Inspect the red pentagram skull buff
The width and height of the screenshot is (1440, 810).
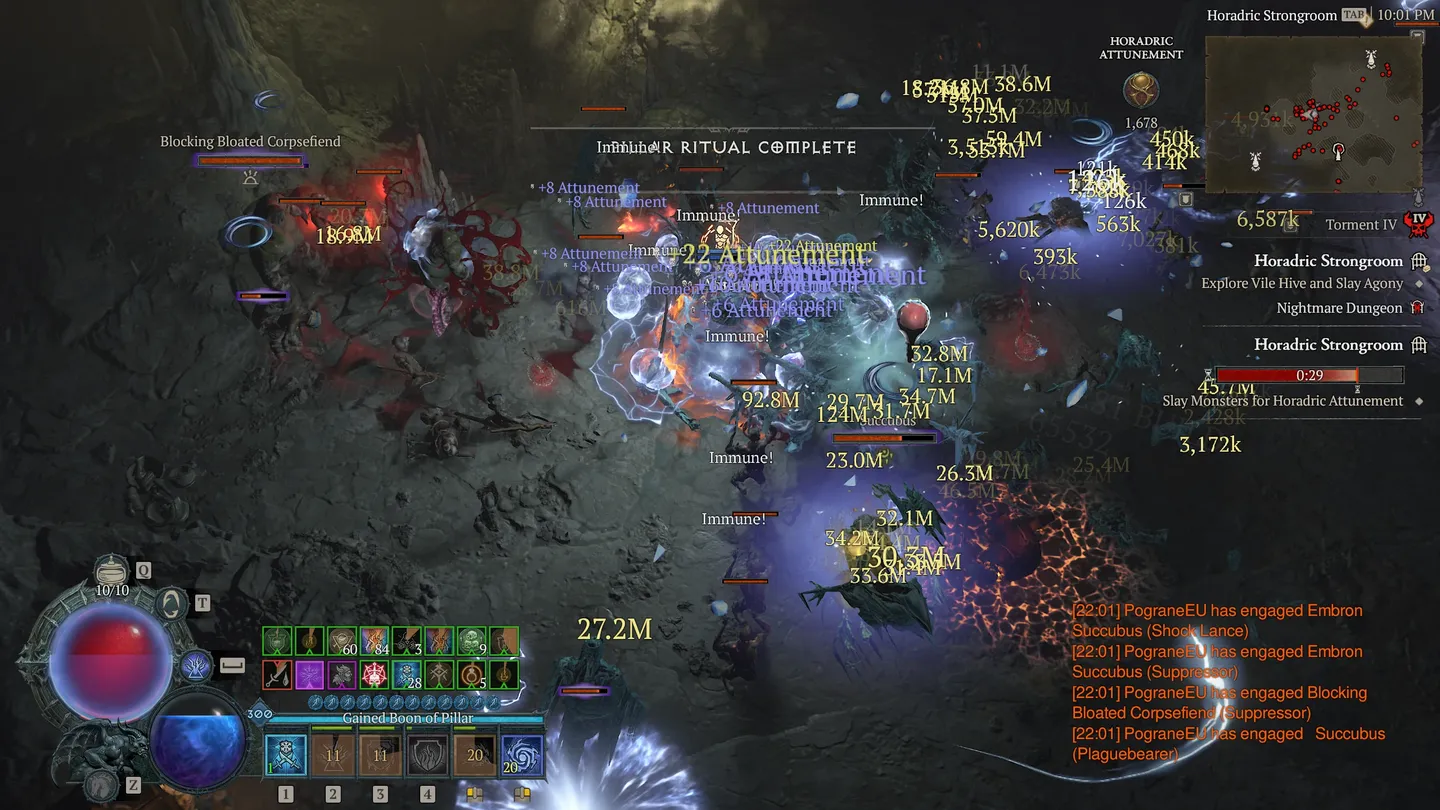pyautogui.click(x=374, y=674)
